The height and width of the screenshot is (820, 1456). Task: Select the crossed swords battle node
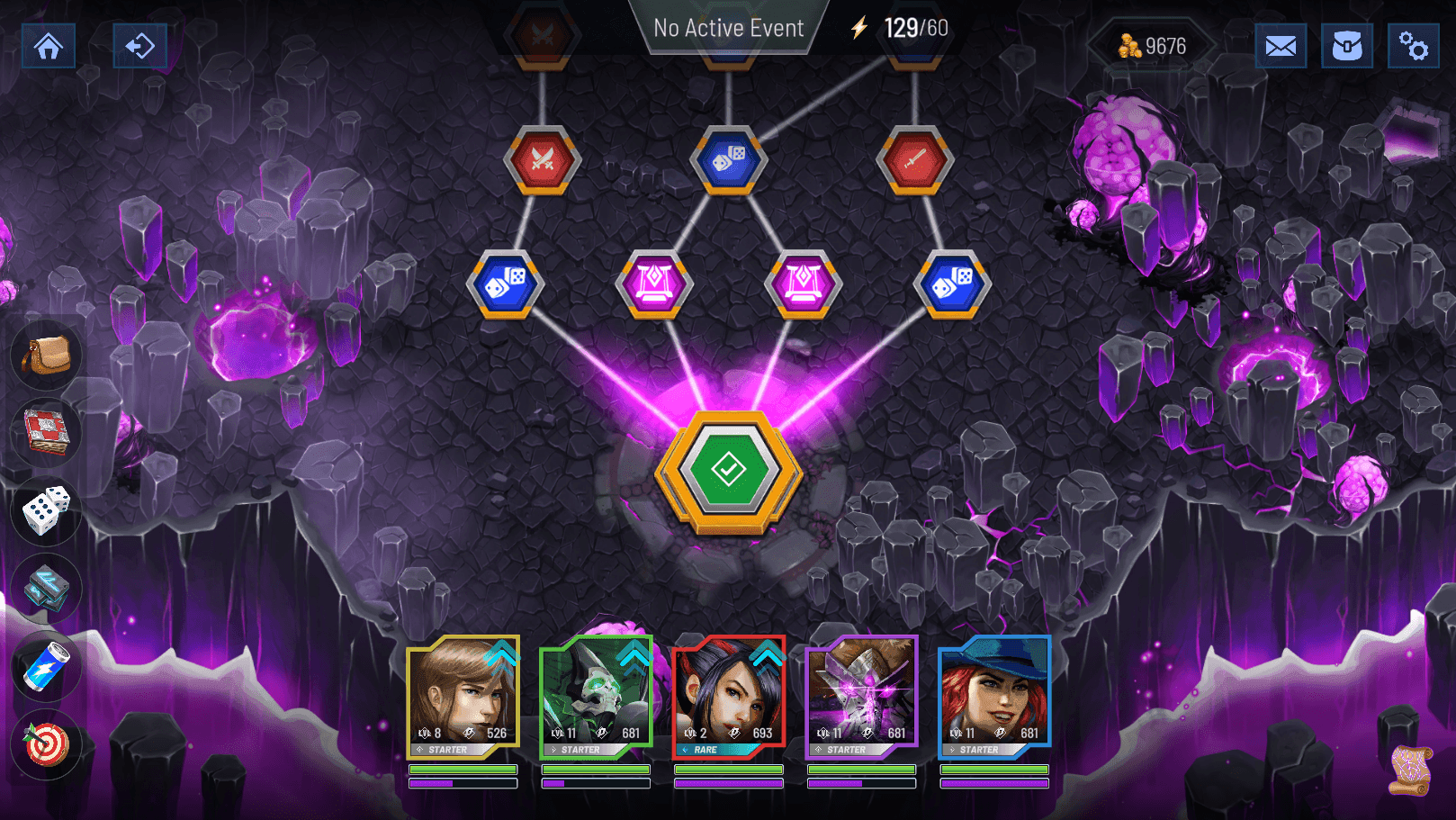click(x=542, y=160)
